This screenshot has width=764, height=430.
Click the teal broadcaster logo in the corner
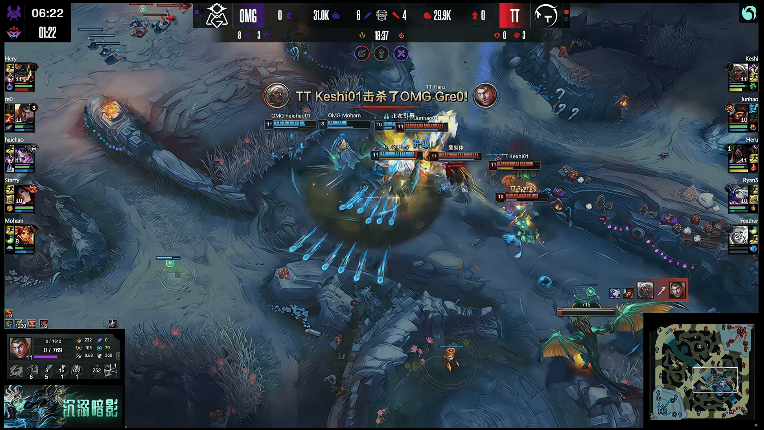pos(750,12)
